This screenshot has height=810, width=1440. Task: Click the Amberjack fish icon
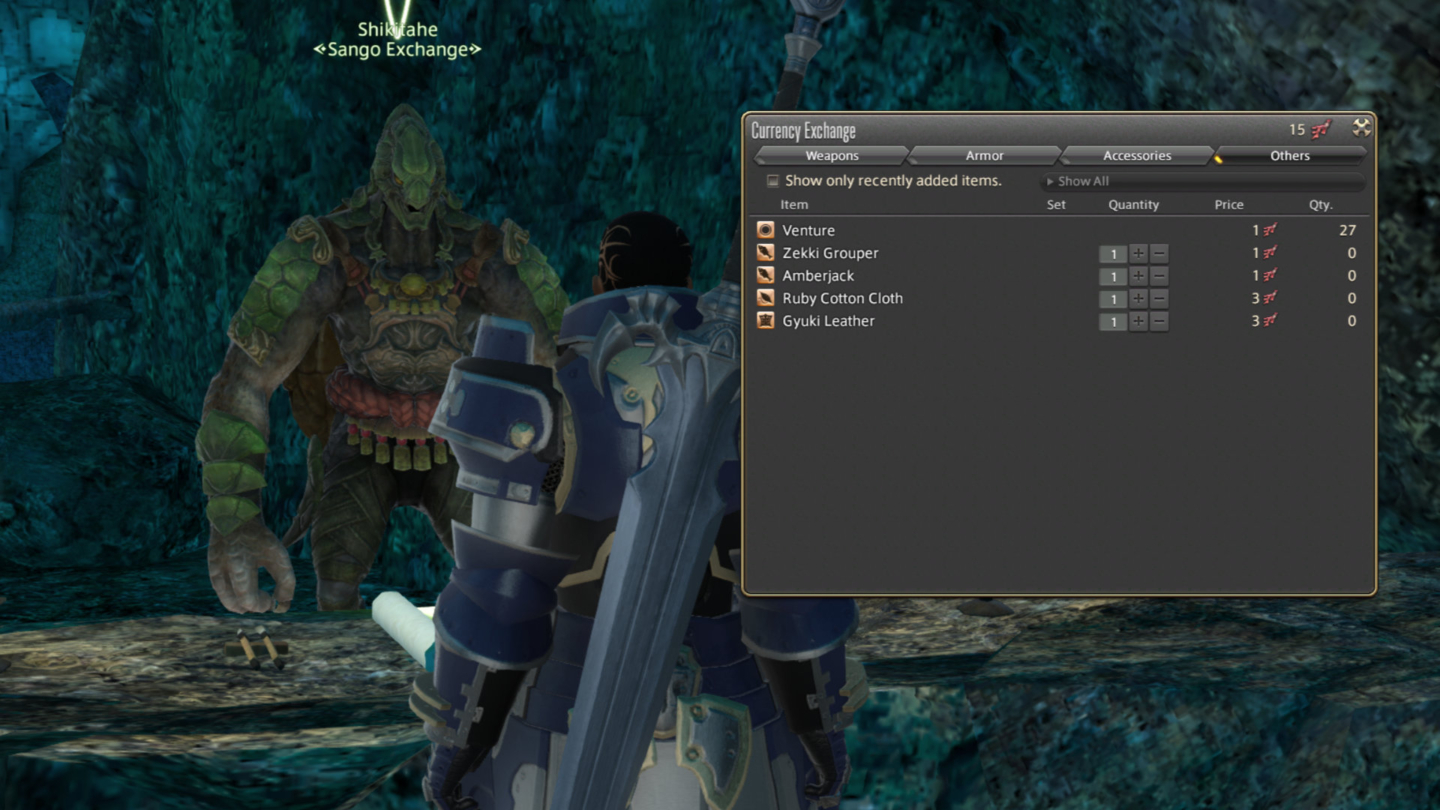[x=765, y=275]
